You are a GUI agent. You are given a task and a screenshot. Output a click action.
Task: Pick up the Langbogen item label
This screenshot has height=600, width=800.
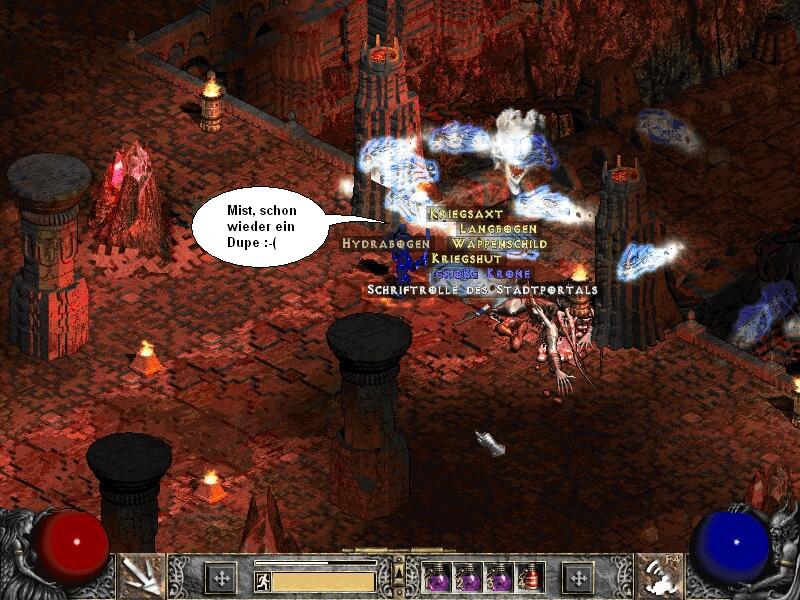pos(498,229)
